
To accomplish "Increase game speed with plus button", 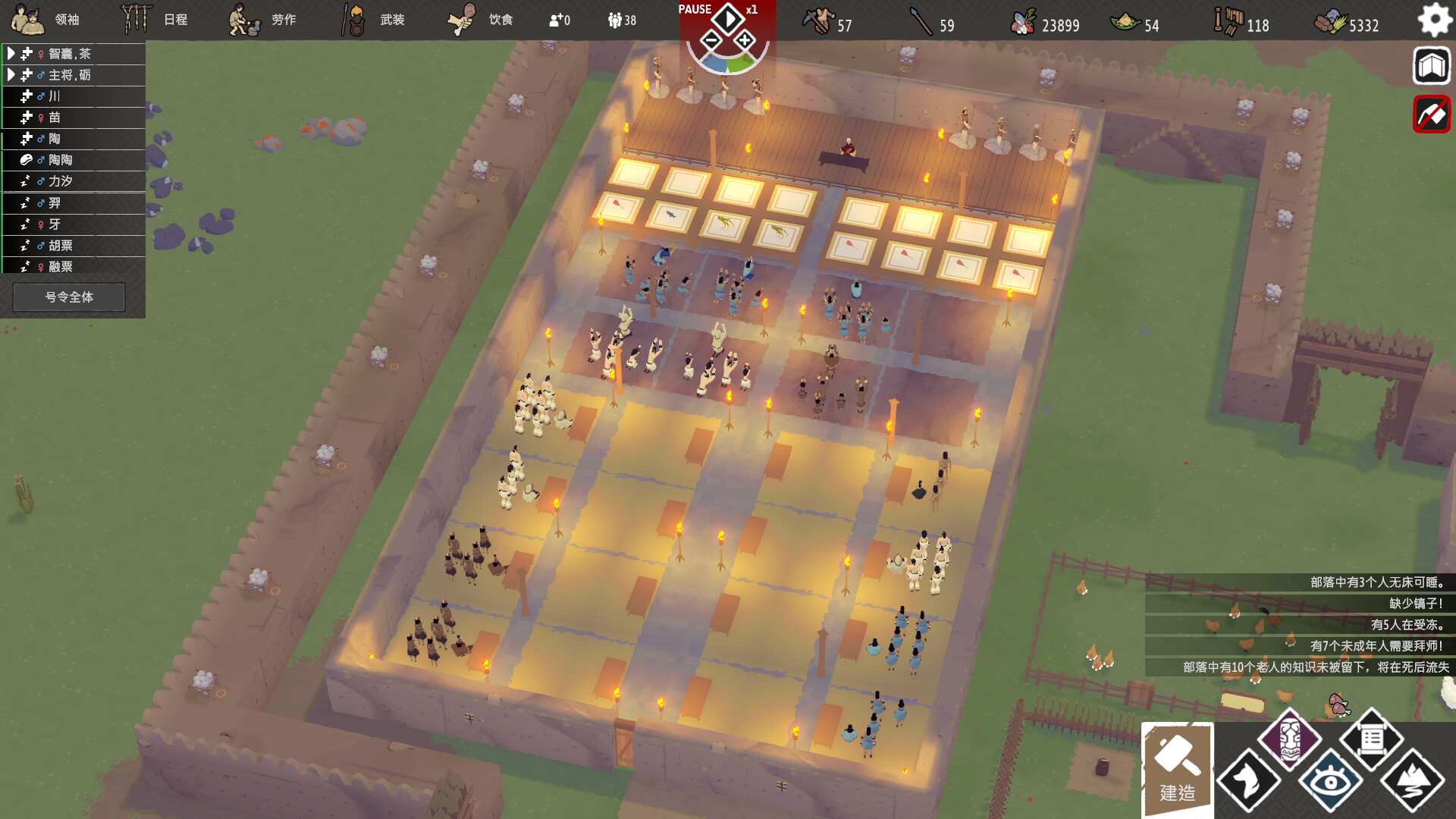I will [x=745, y=40].
